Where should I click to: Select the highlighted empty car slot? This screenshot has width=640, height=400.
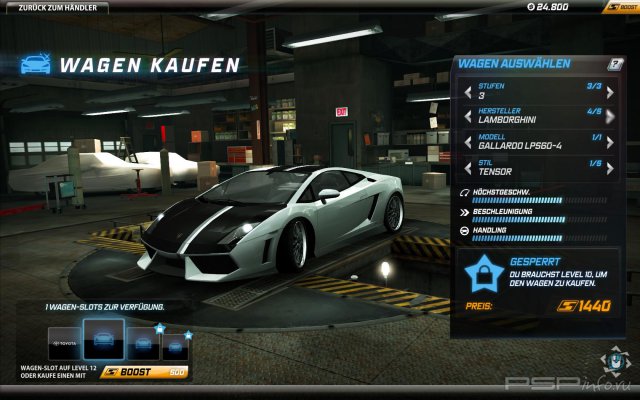pyautogui.click(x=103, y=340)
